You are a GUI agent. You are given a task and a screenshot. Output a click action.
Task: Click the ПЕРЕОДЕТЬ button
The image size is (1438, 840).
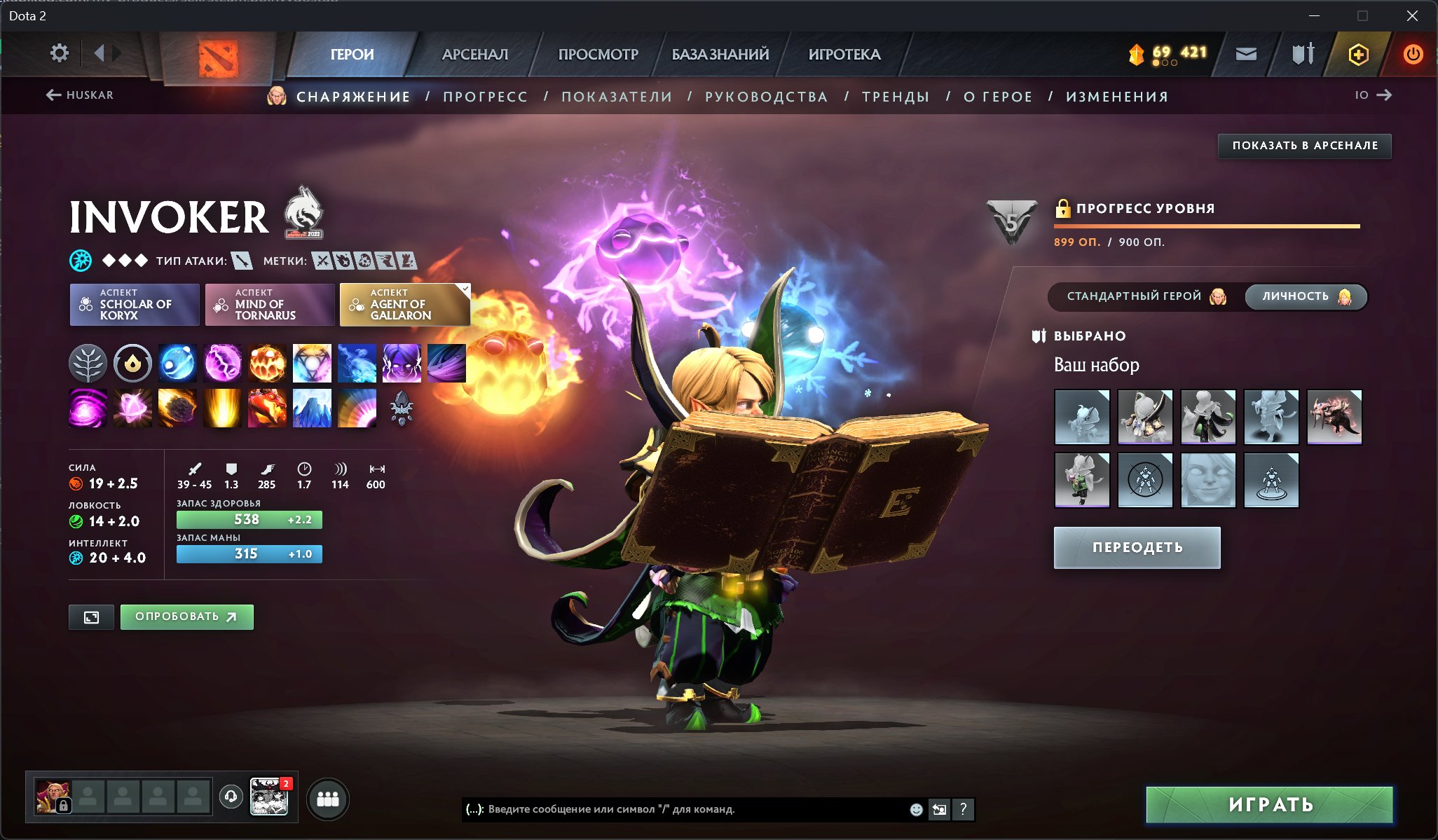click(1137, 547)
